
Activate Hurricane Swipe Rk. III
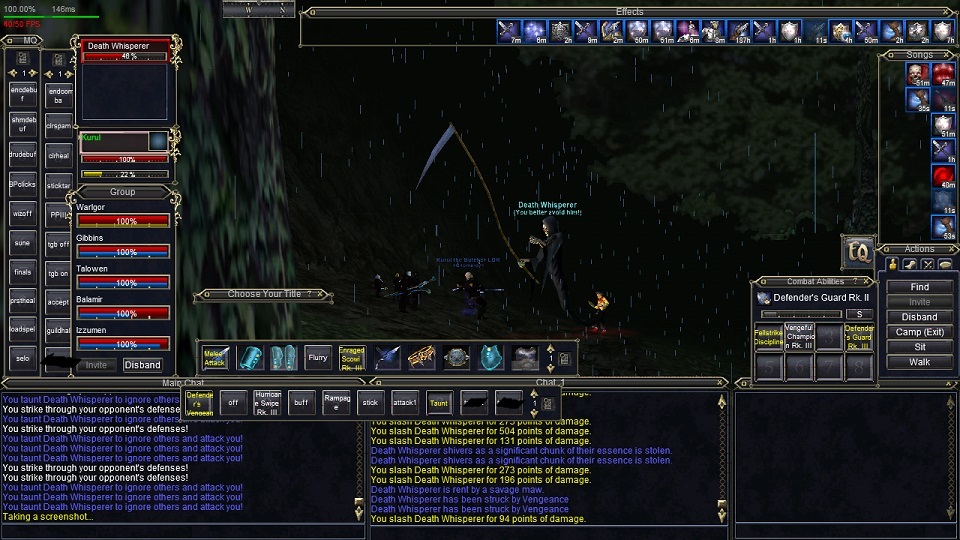tap(267, 403)
